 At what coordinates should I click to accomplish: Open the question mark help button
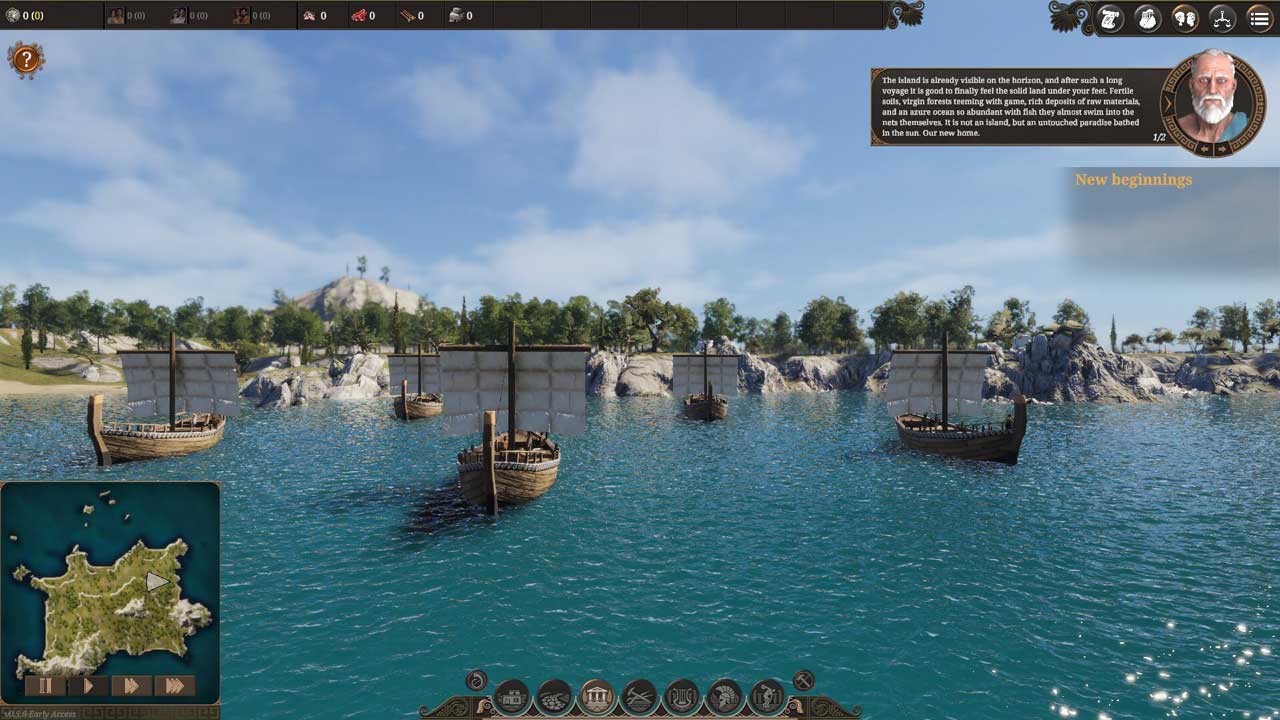click(x=26, y=60)
